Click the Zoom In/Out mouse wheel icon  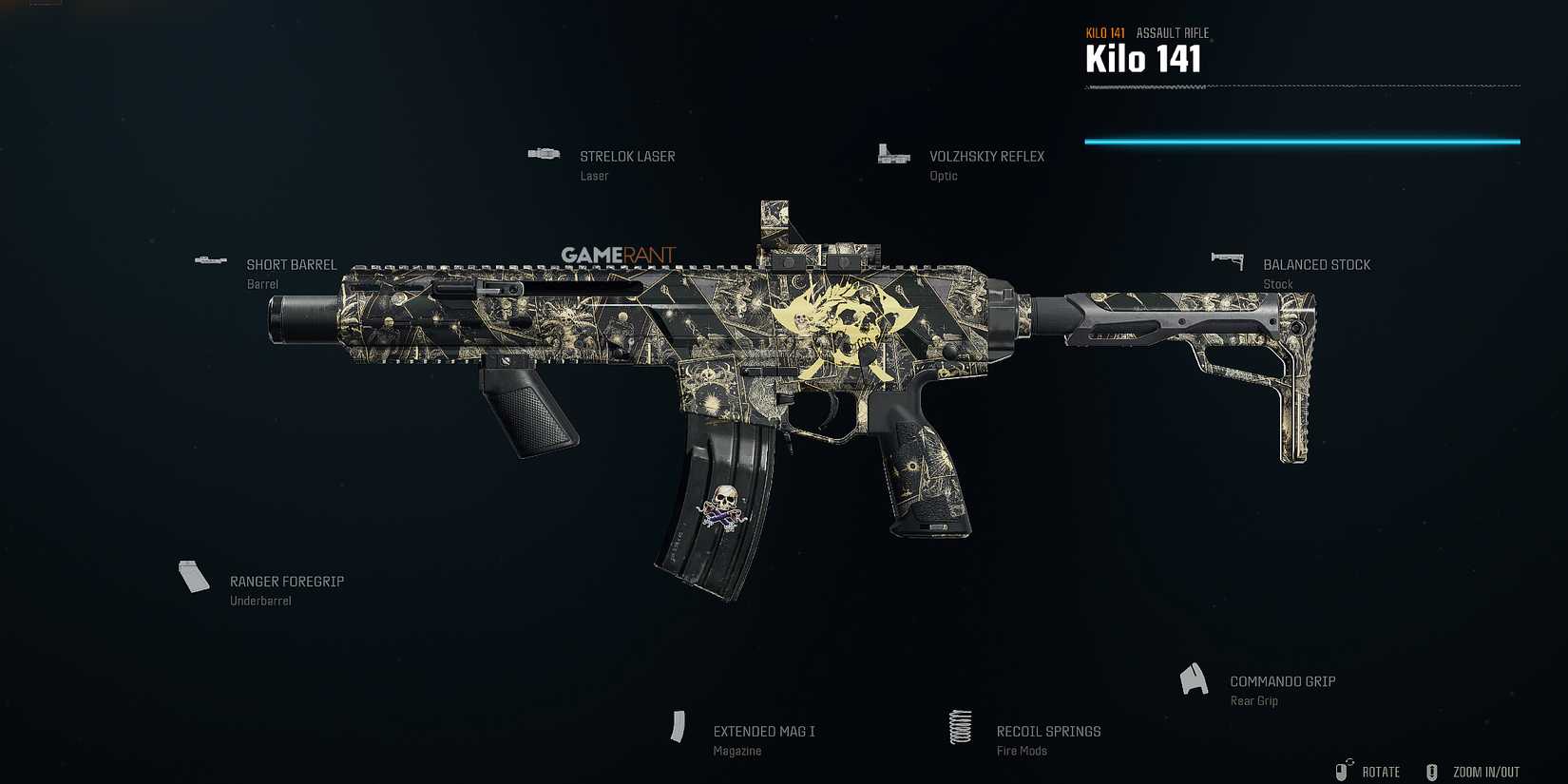tap(1431, 771)
